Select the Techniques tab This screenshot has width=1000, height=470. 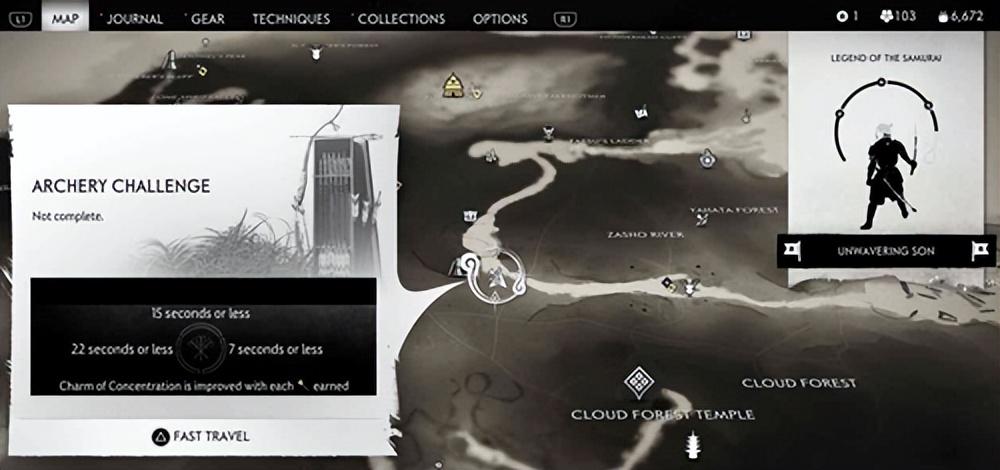290,18
